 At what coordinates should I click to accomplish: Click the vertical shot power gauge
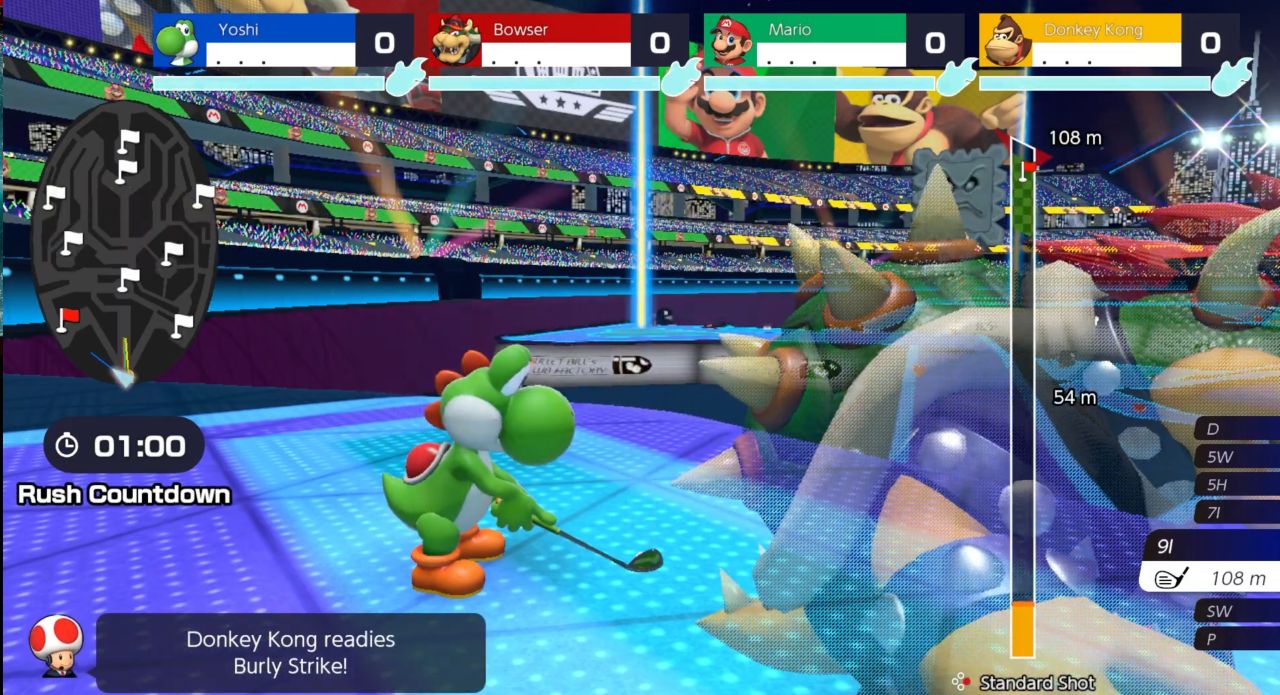tap(1022, 400)
